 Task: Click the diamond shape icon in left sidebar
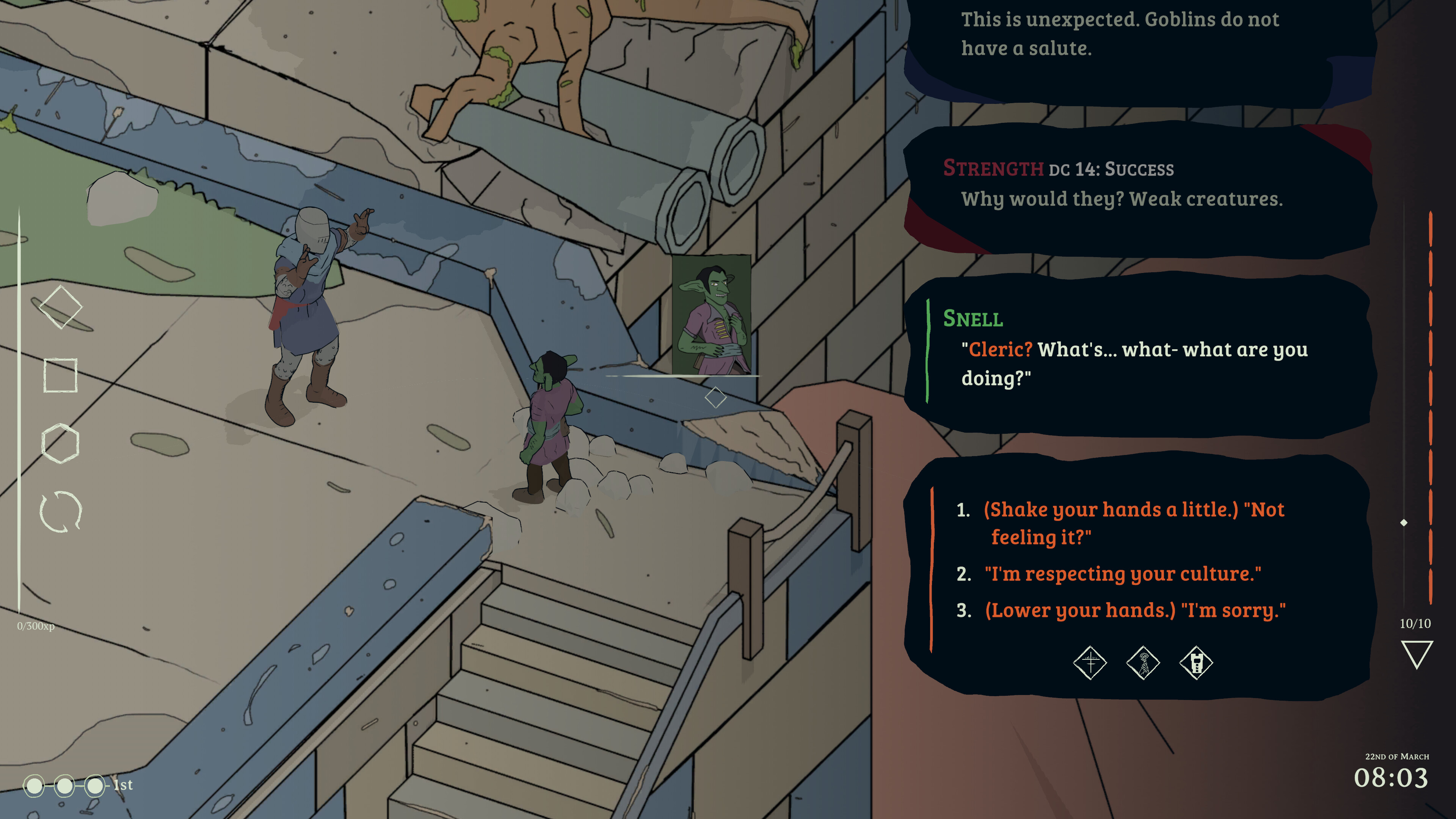[61, 307]
